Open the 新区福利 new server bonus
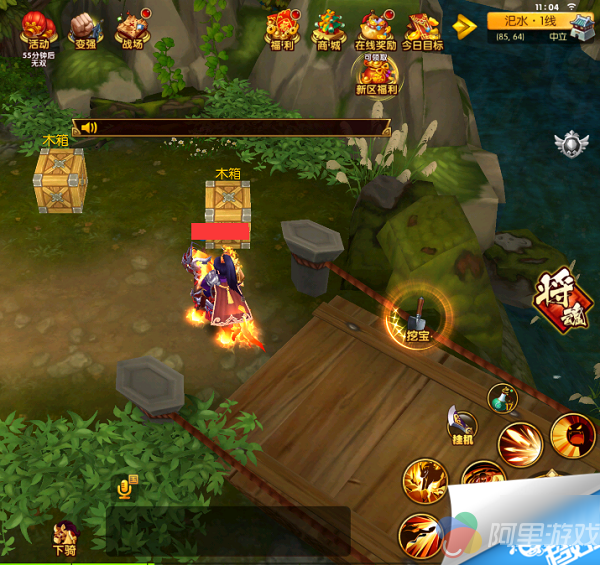The image size is (600, 565). point(376,73)
